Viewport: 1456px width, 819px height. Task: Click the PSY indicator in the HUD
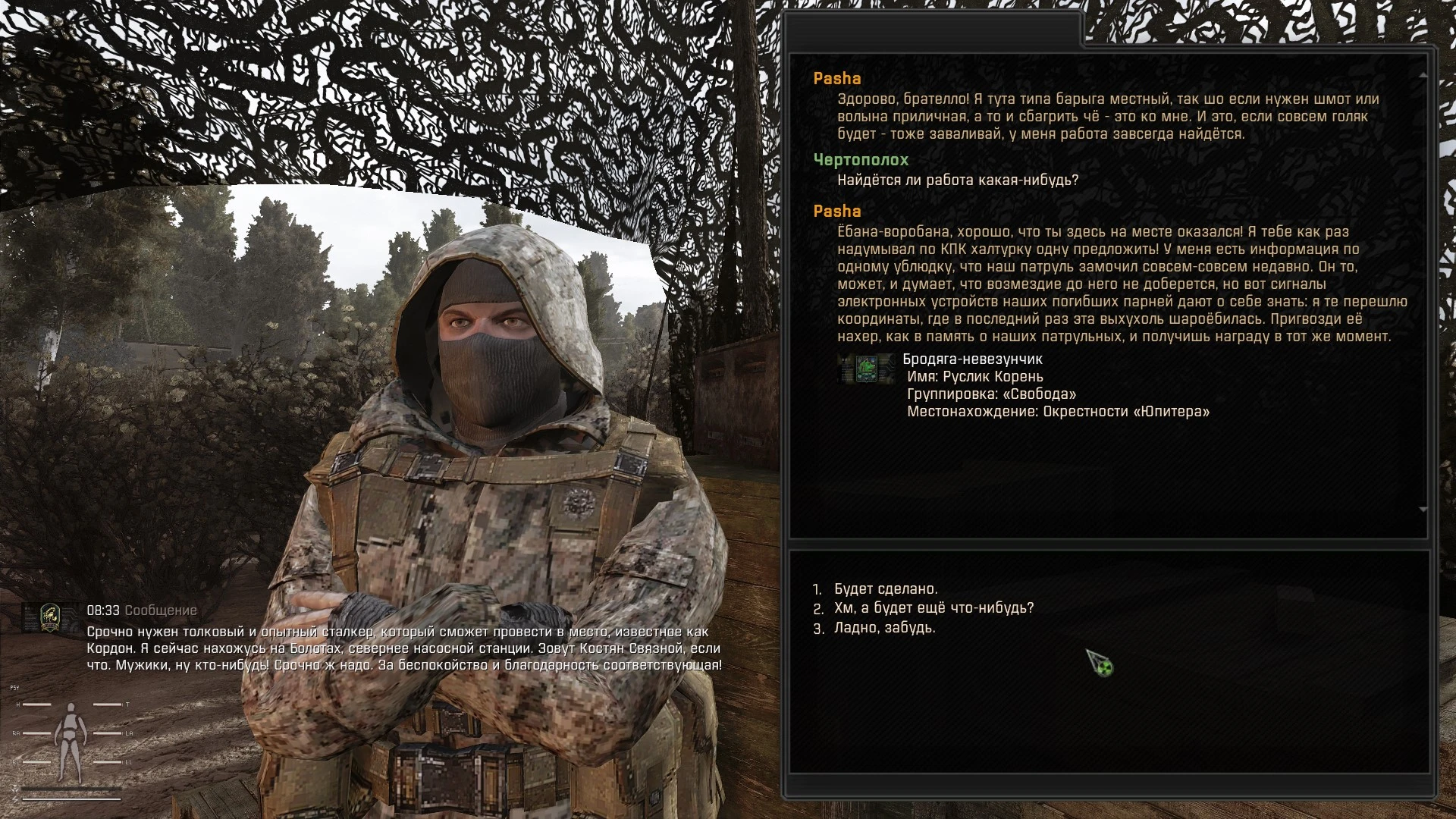click(14, 688)
